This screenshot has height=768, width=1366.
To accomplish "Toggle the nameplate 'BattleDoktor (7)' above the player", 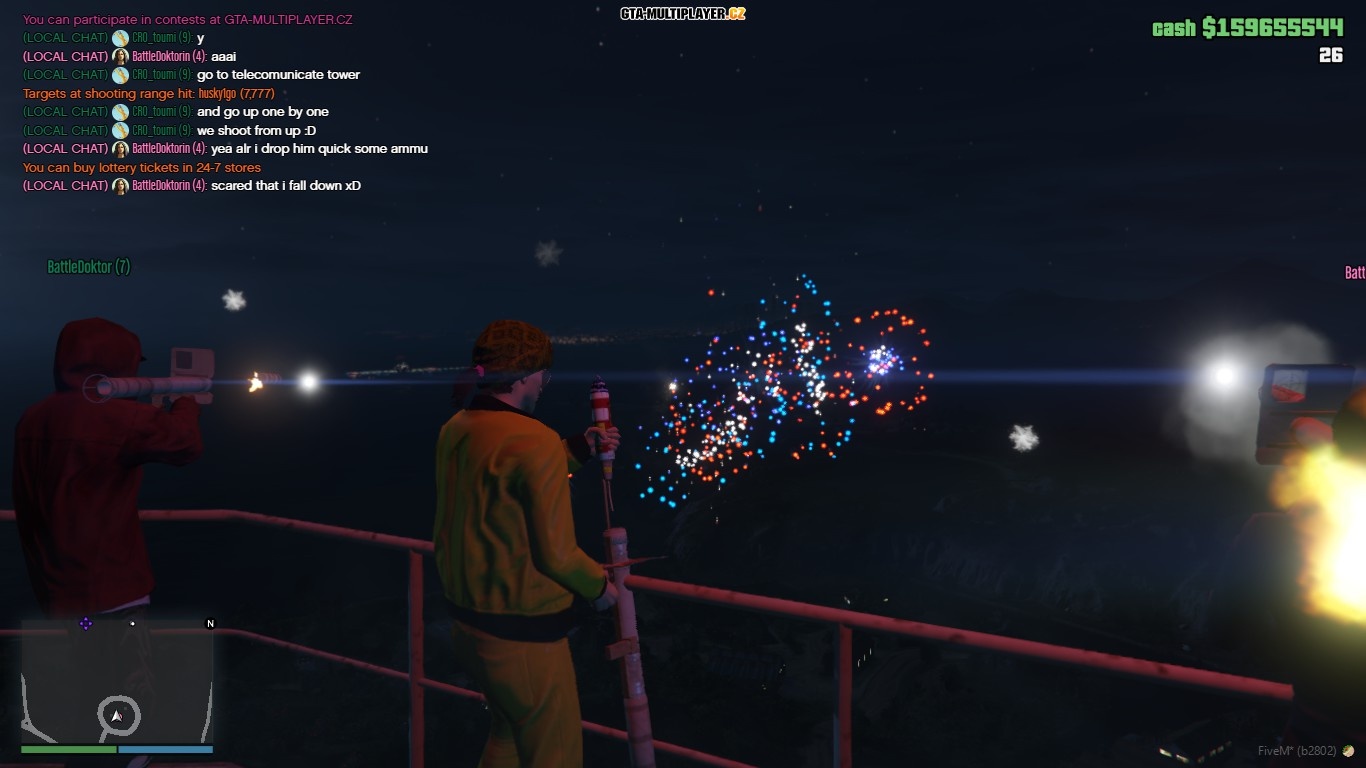I will [88, 267].
